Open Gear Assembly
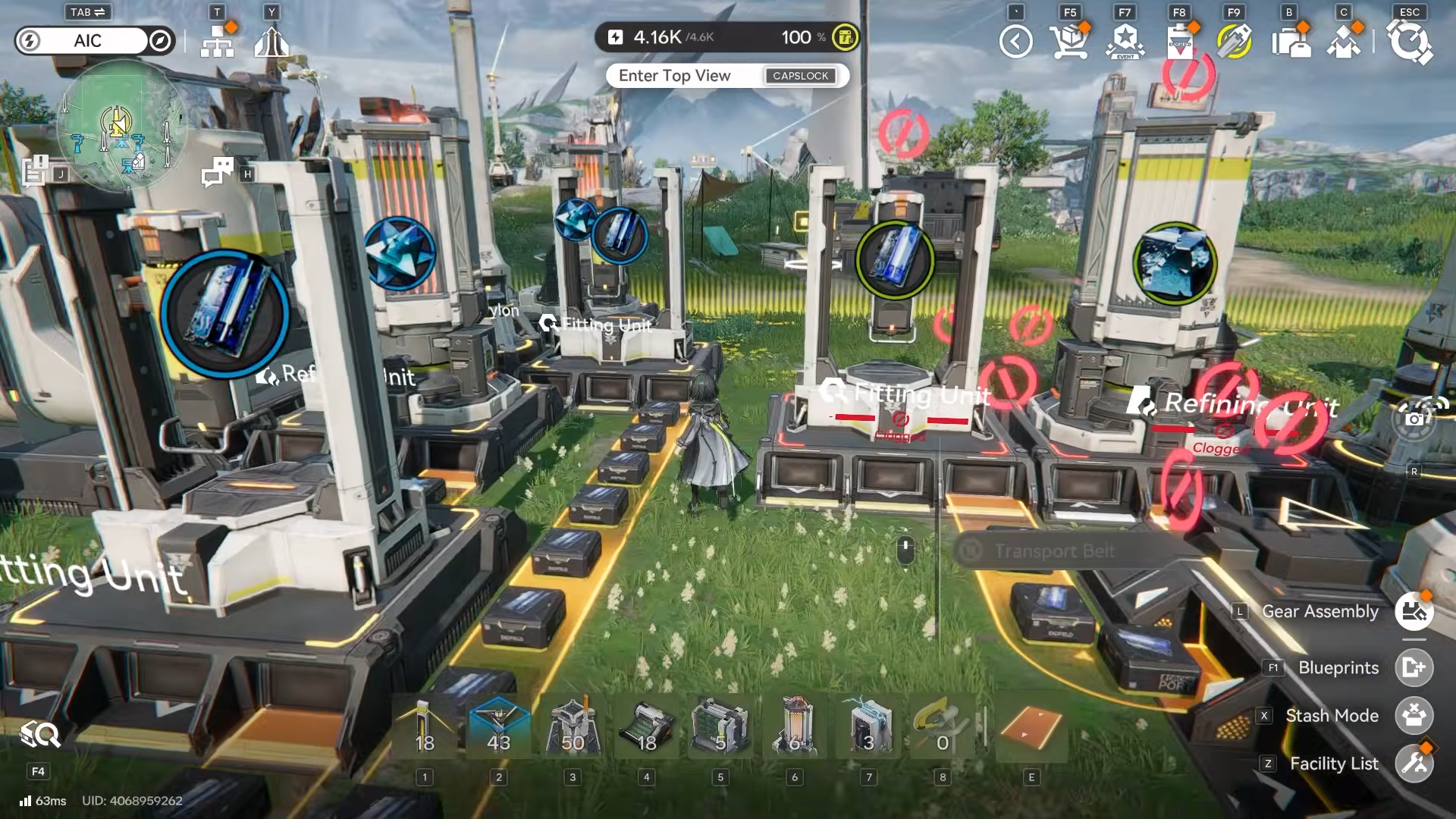 1414,611
